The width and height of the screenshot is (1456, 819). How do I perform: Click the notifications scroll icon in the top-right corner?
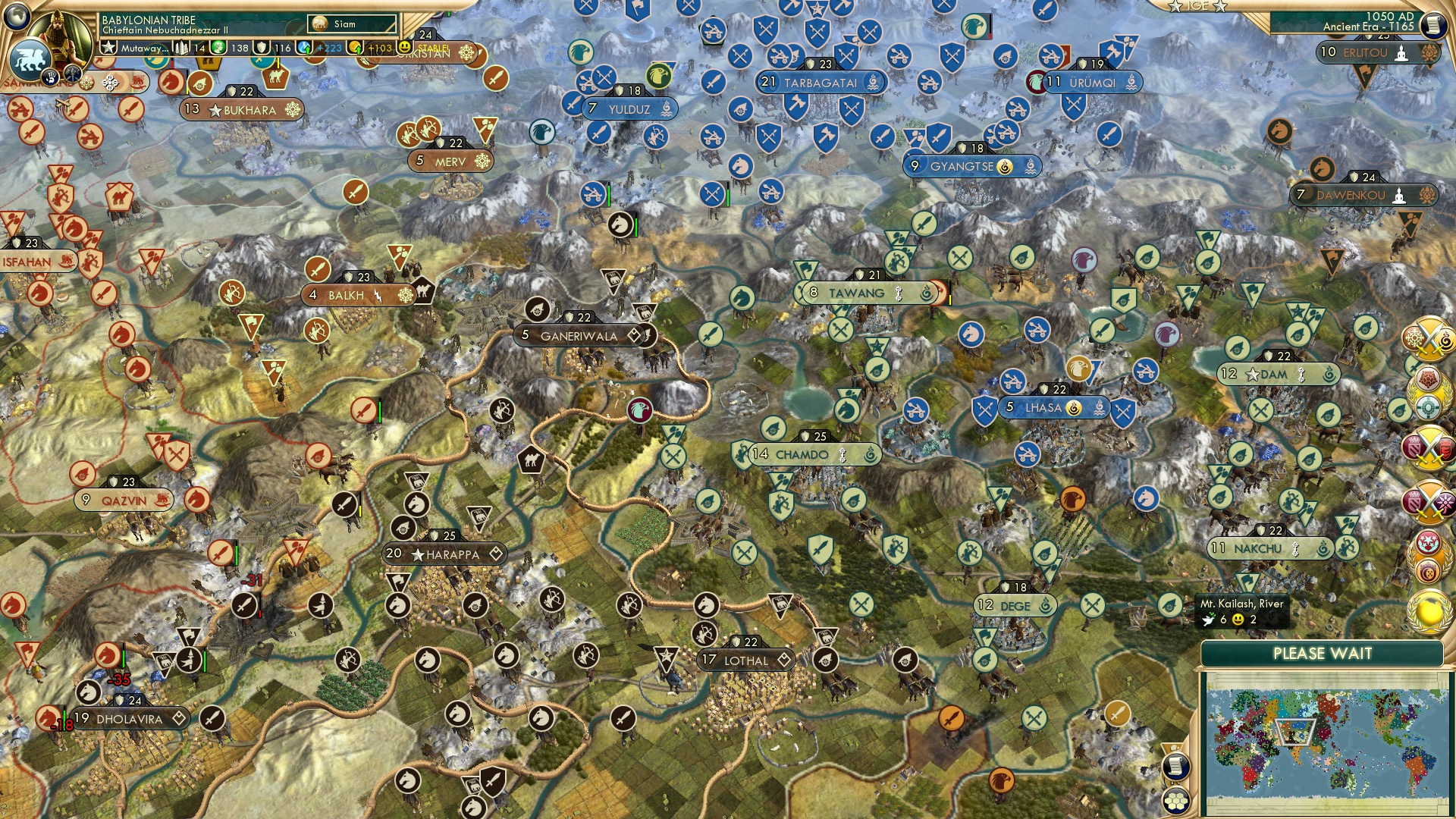point(1436,24)
